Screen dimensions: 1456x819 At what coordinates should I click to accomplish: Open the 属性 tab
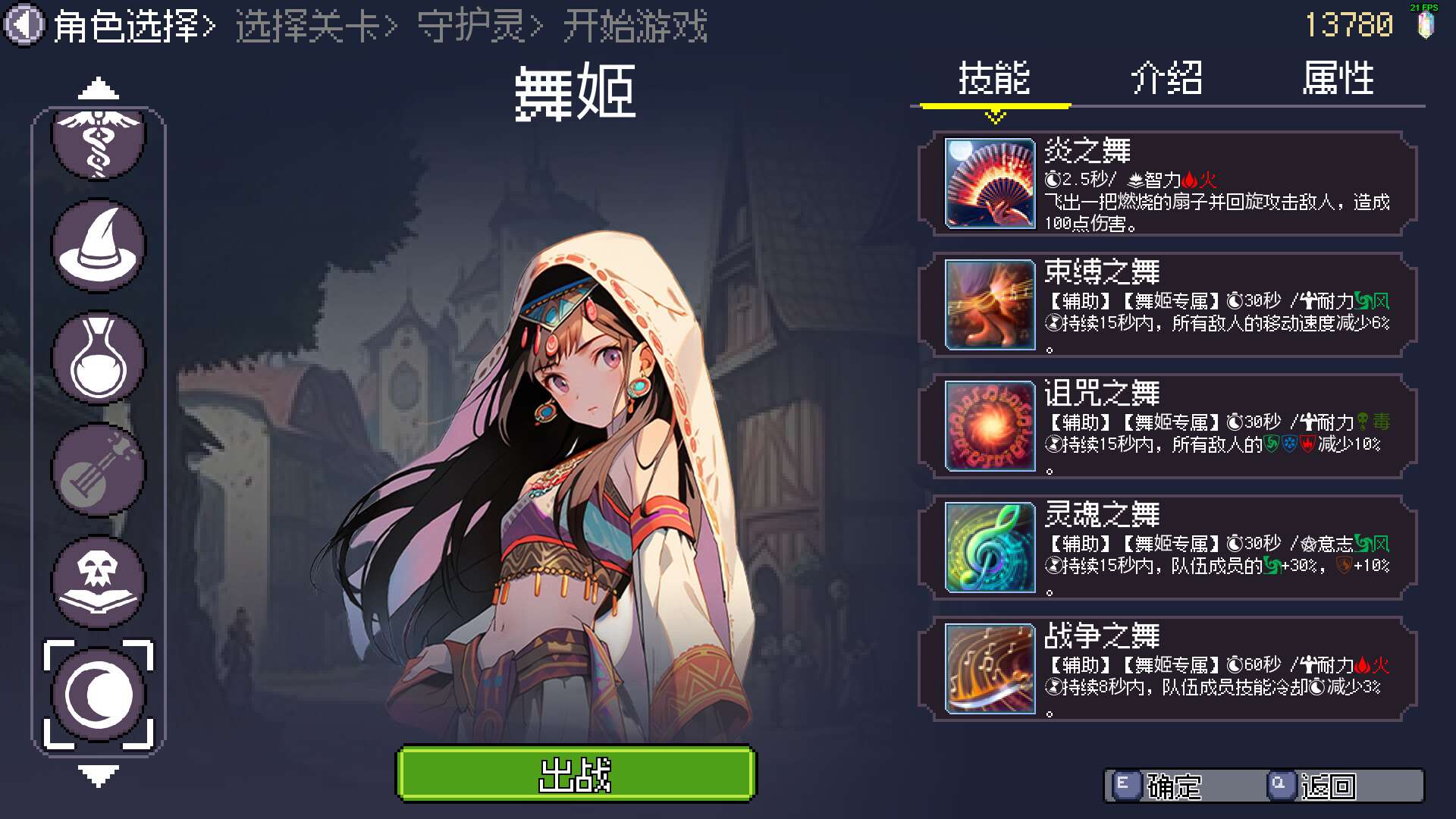click(x=1340, y=80)
